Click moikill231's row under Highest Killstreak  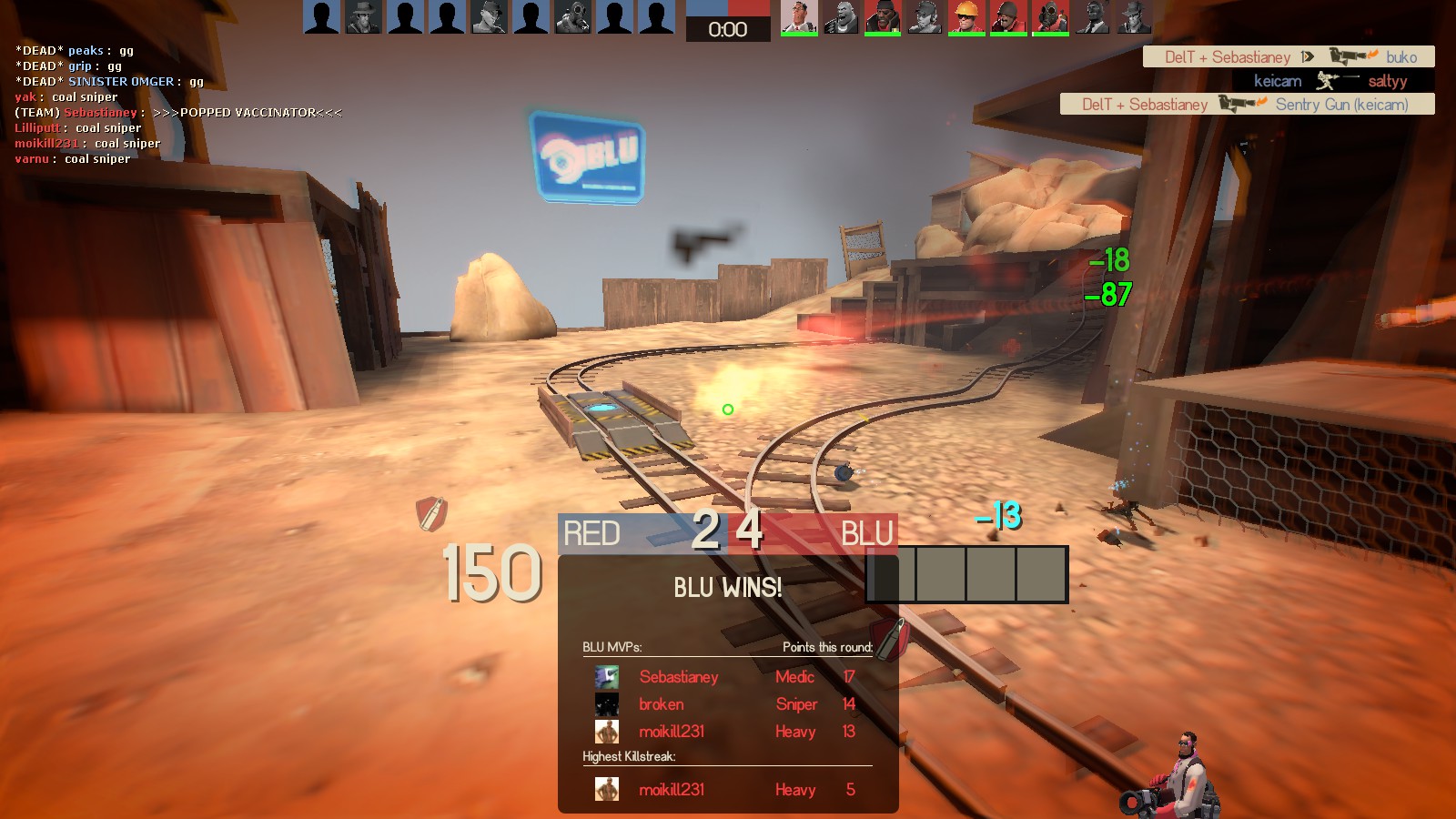tap(726, 790)
